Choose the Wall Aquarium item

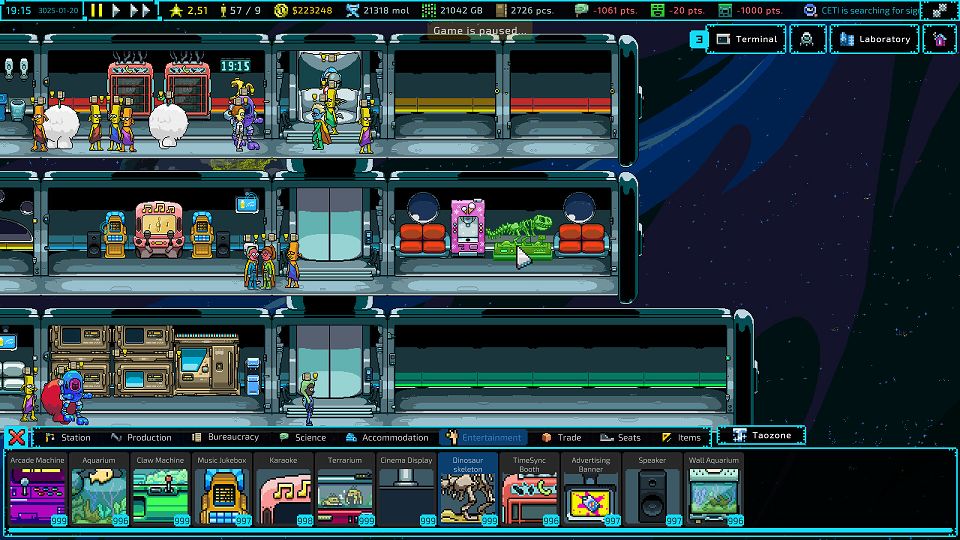click(713, 488)
